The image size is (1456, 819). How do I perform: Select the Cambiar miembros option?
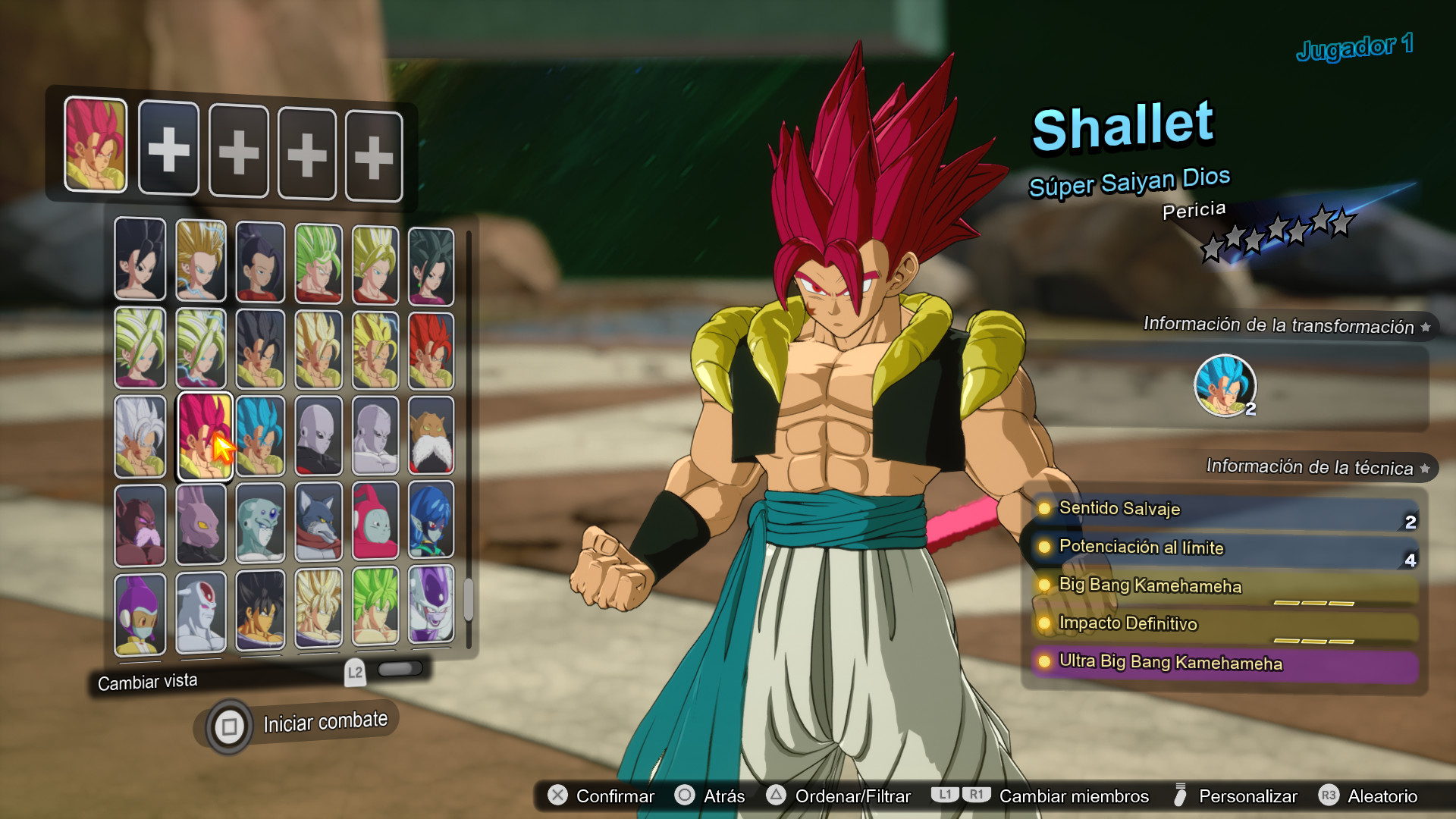tap(1074, 796)
